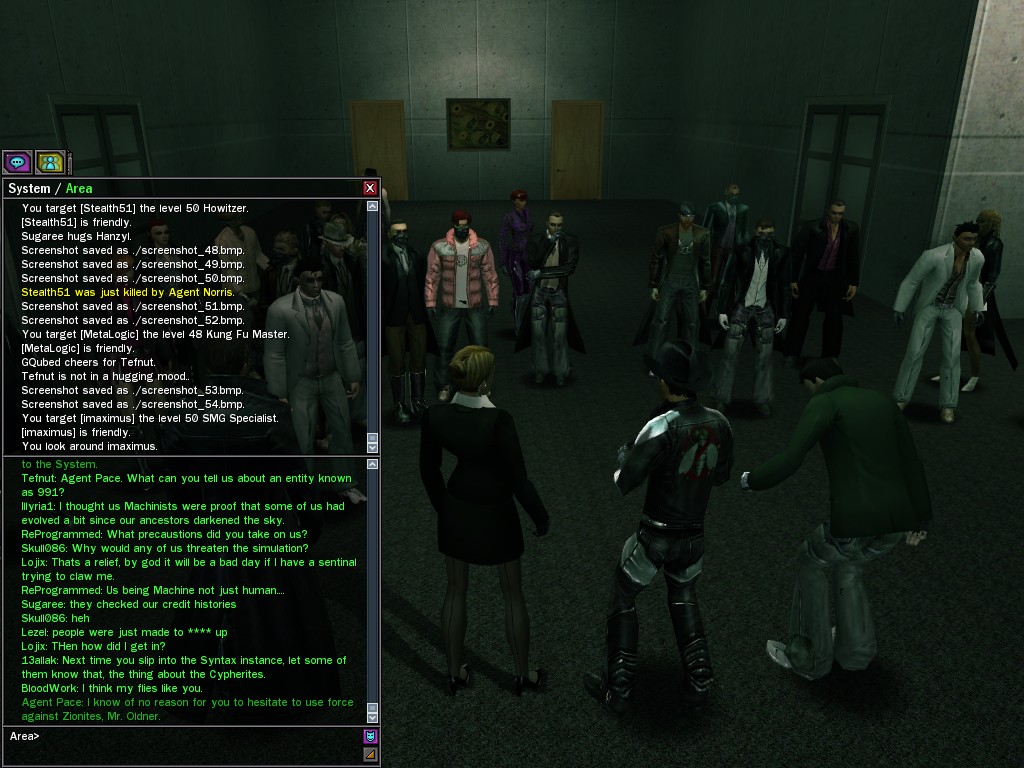The height and width of the screenshot is (768, 1024).
Task: Click the orange triangle resize icon in chat
Action: (370, 754)
